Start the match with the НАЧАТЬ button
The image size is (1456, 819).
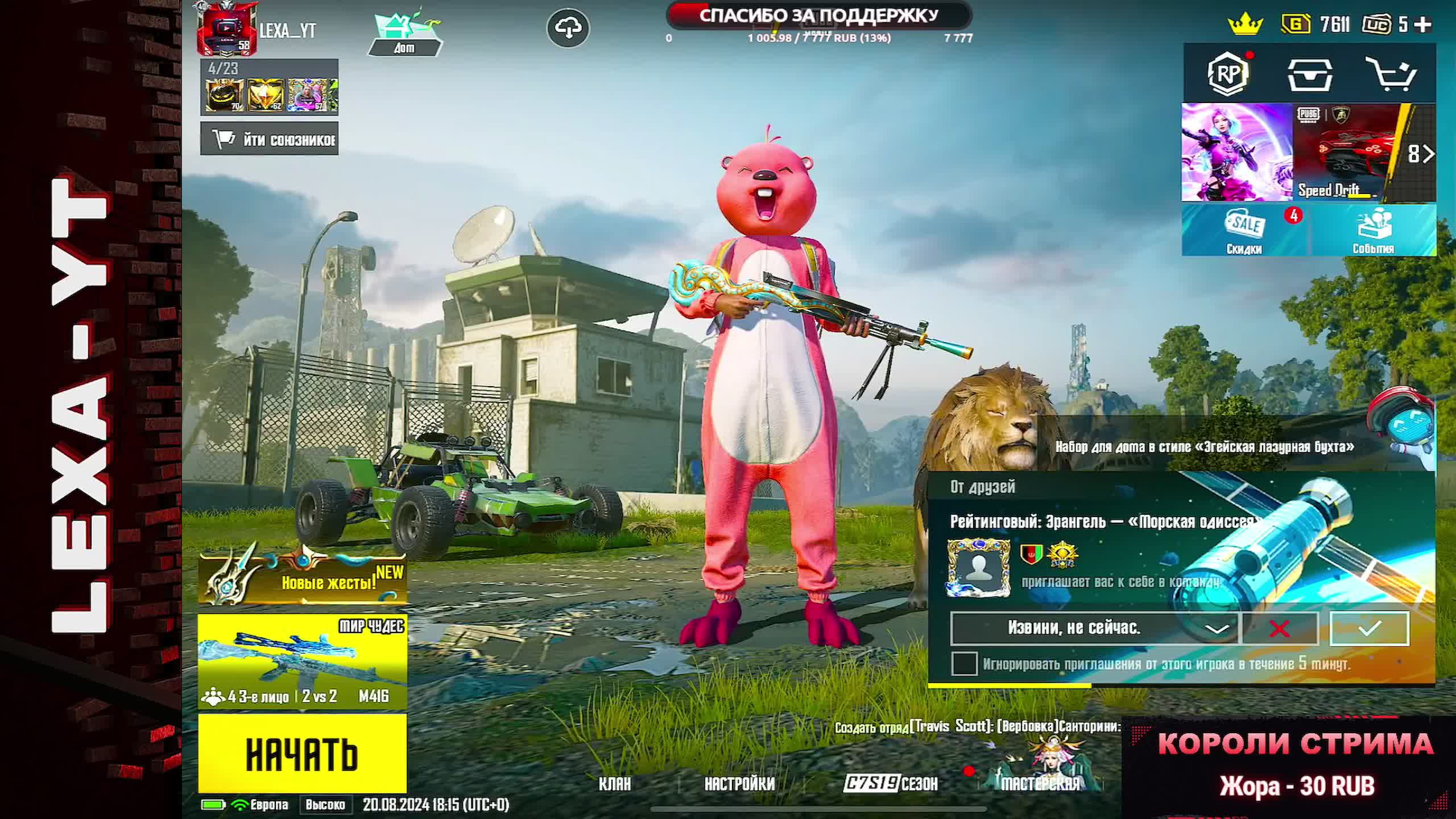(302, 753)
